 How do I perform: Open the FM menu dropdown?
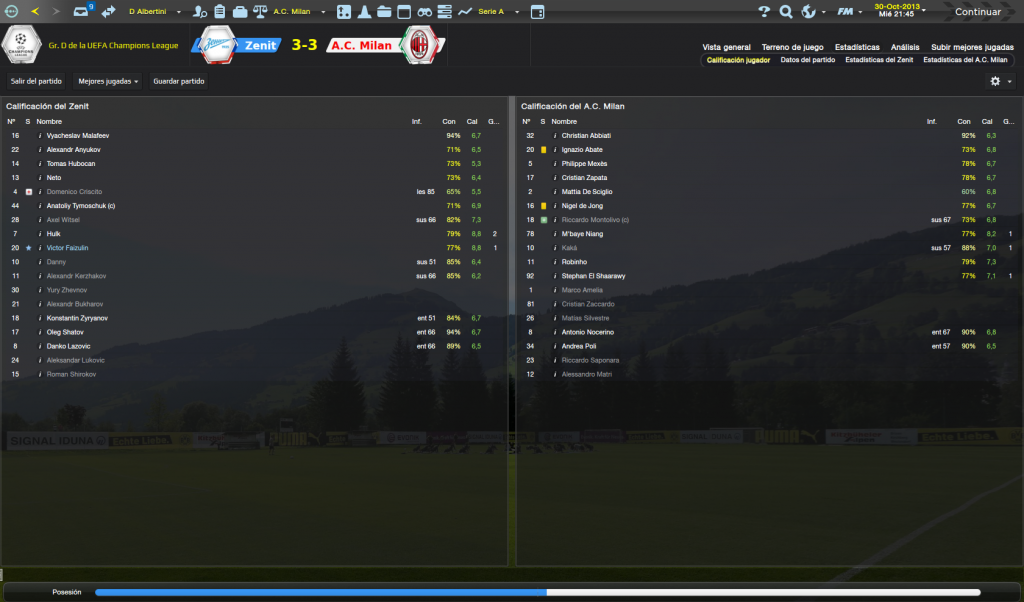point(850,12)
